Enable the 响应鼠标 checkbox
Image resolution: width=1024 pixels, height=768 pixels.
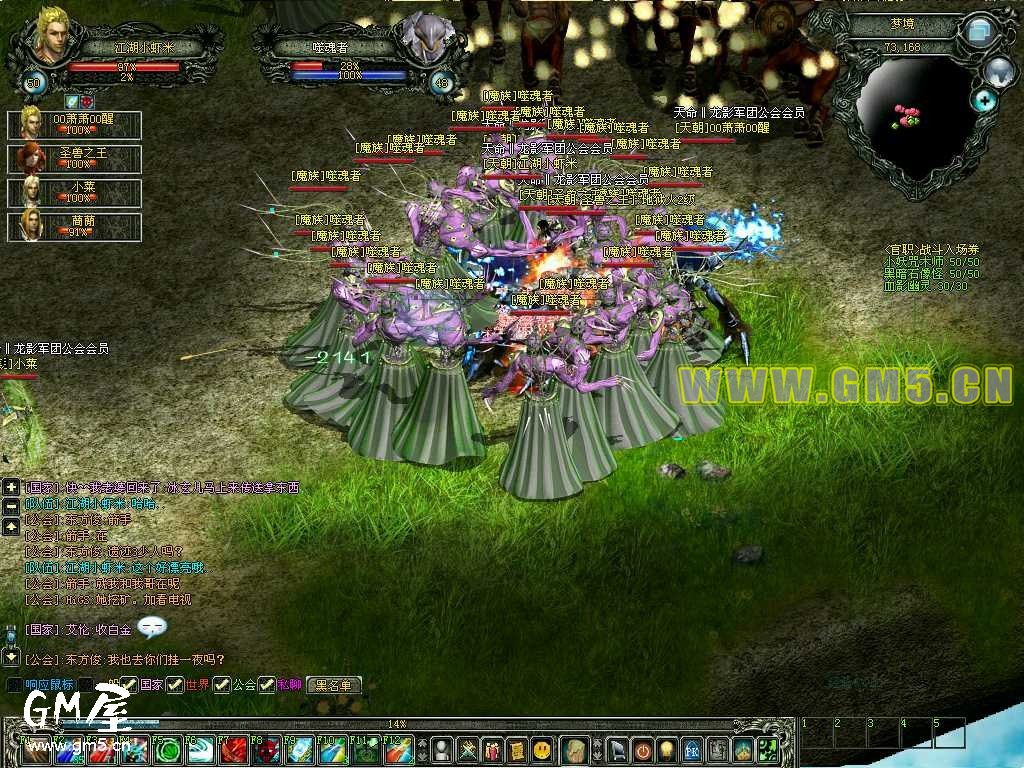click(x=14, y=685)
